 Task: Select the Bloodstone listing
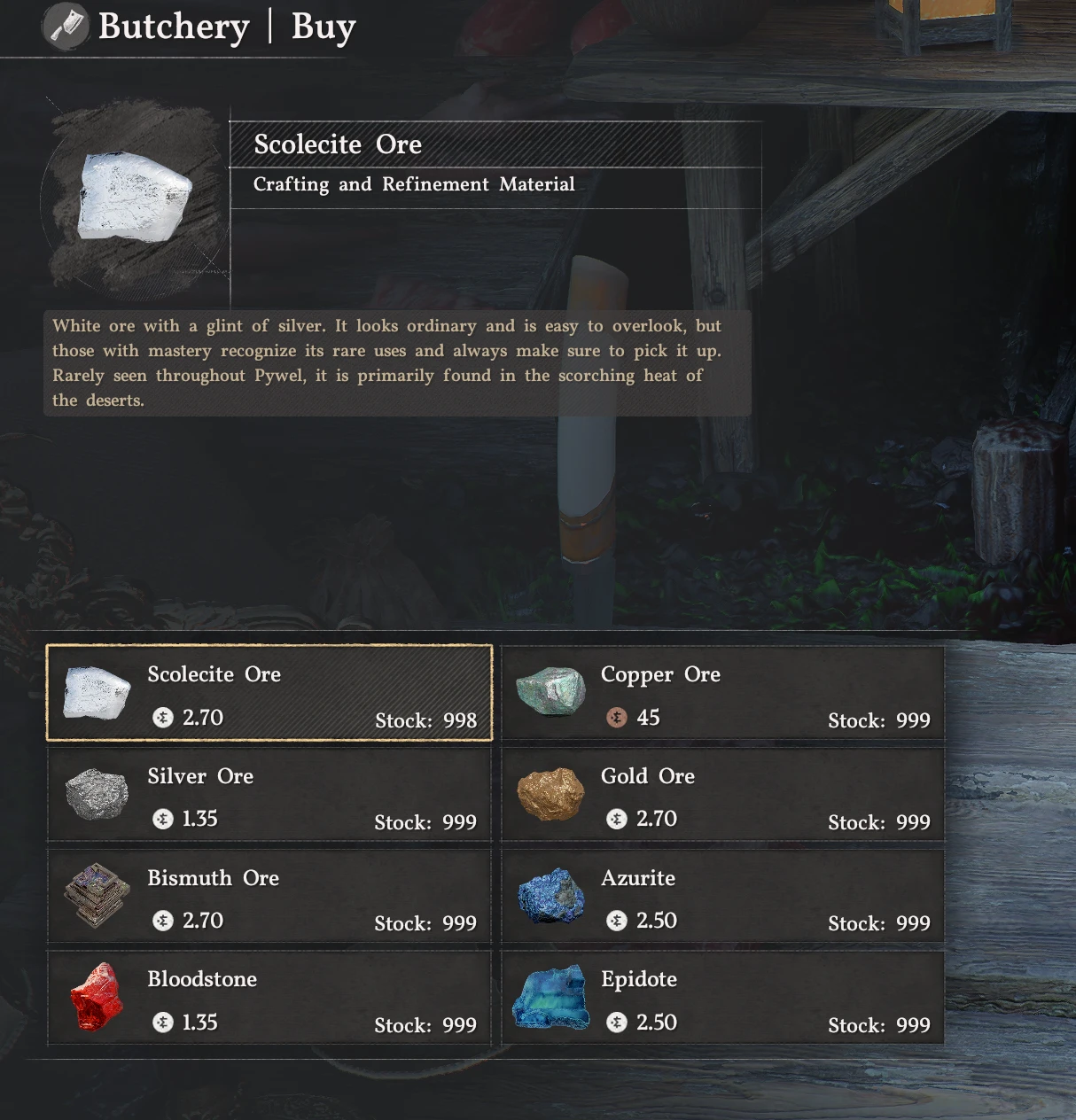269,998
